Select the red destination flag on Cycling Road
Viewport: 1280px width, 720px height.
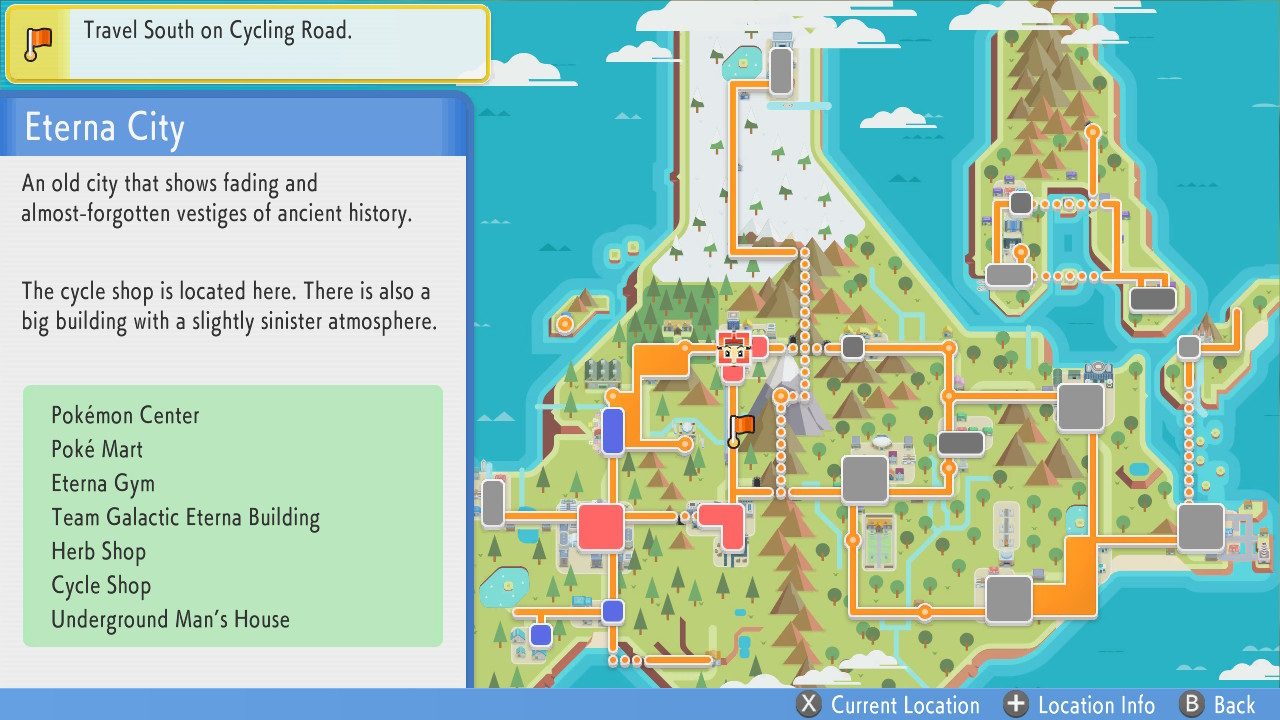(741, 427)
